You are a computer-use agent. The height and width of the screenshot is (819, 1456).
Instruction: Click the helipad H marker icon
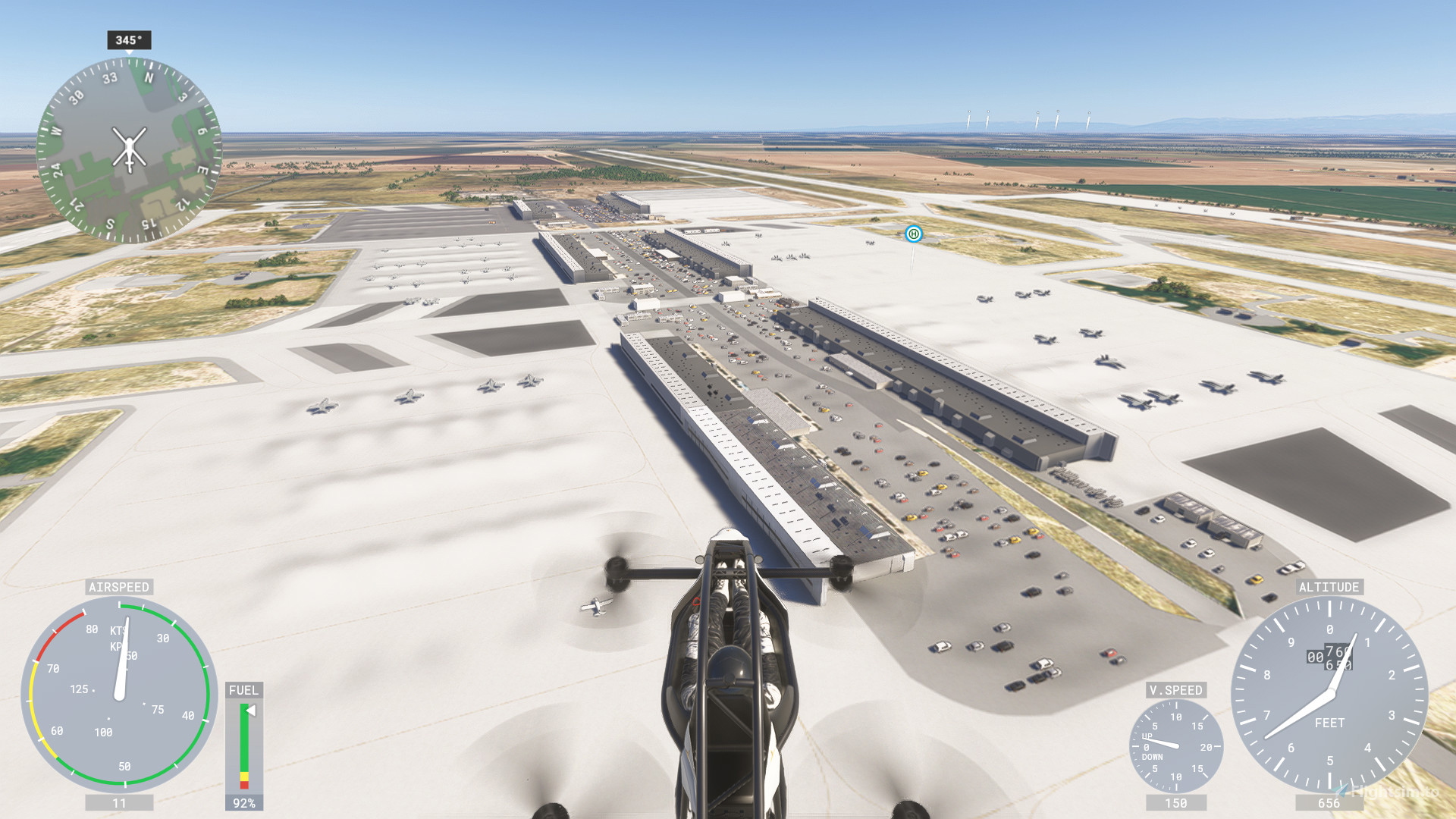912,235
